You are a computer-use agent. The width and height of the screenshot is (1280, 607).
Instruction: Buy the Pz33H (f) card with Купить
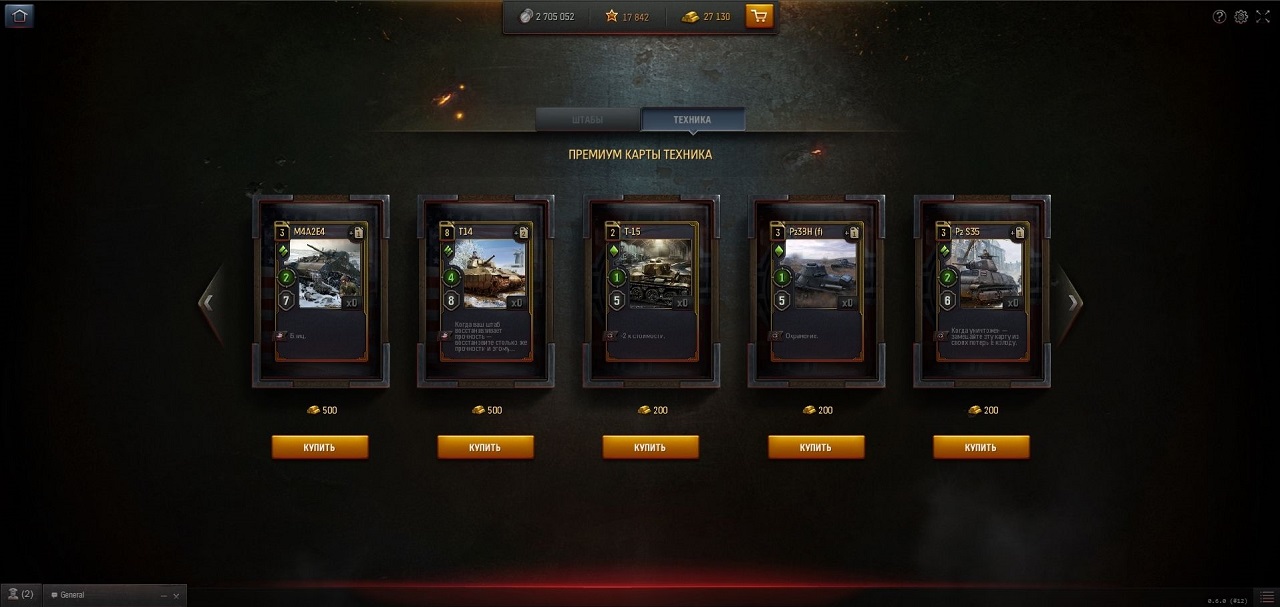pos(816,447)
